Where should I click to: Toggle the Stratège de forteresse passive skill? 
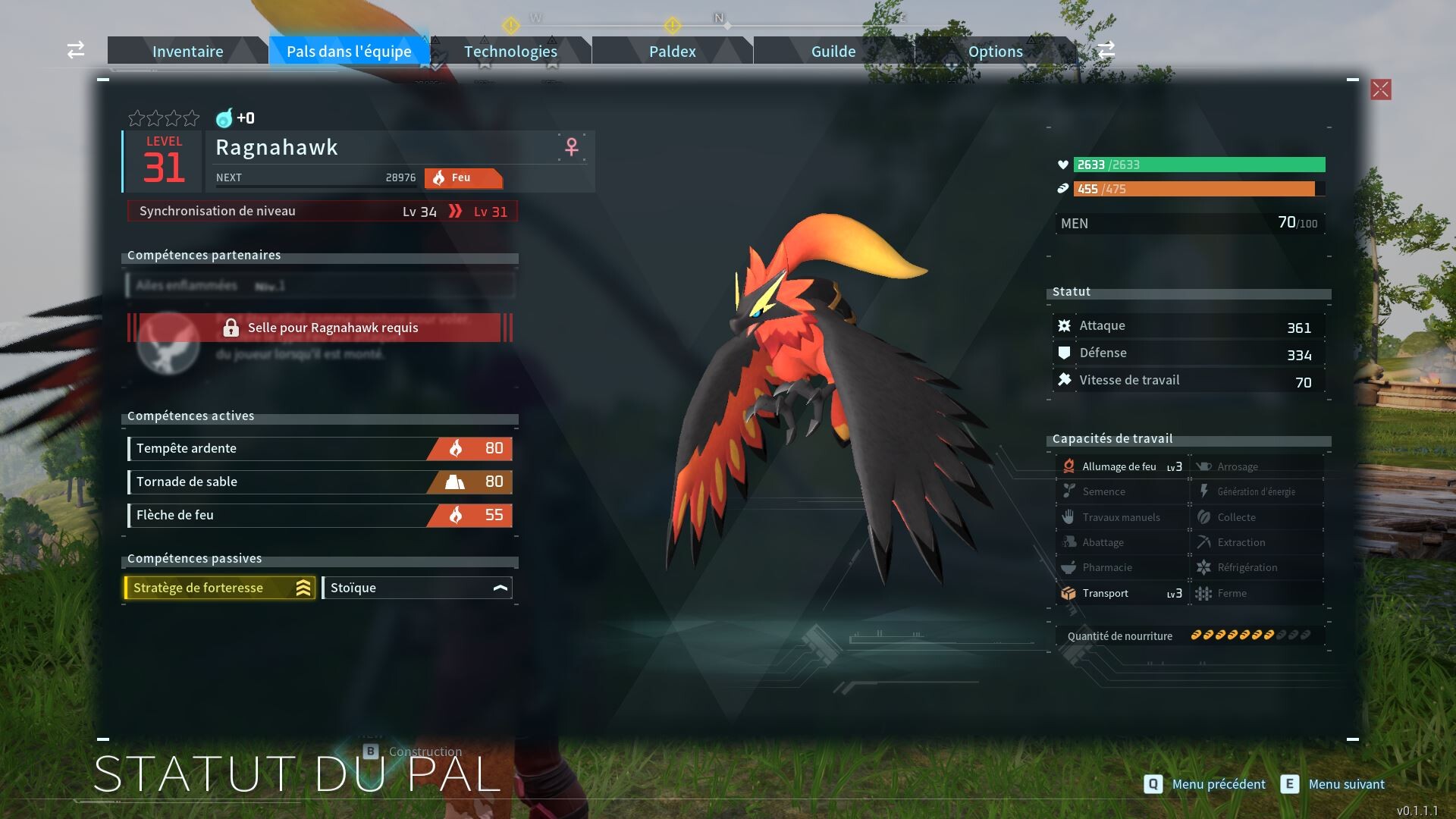coord(218,587)
